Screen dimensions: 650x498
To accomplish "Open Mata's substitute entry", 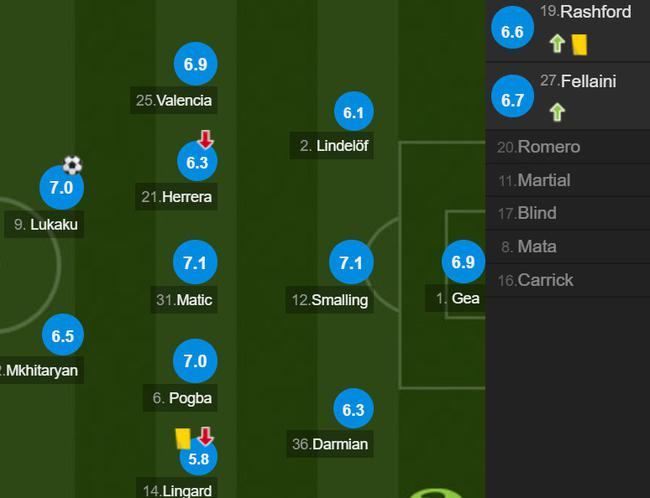I will coord(567,246).
